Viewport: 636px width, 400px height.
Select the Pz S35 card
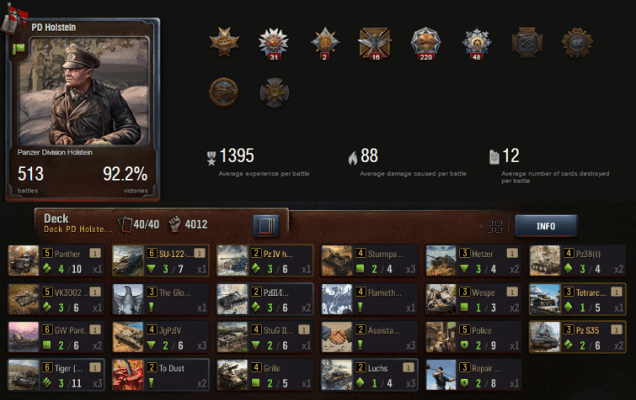(x=577, y=336)
